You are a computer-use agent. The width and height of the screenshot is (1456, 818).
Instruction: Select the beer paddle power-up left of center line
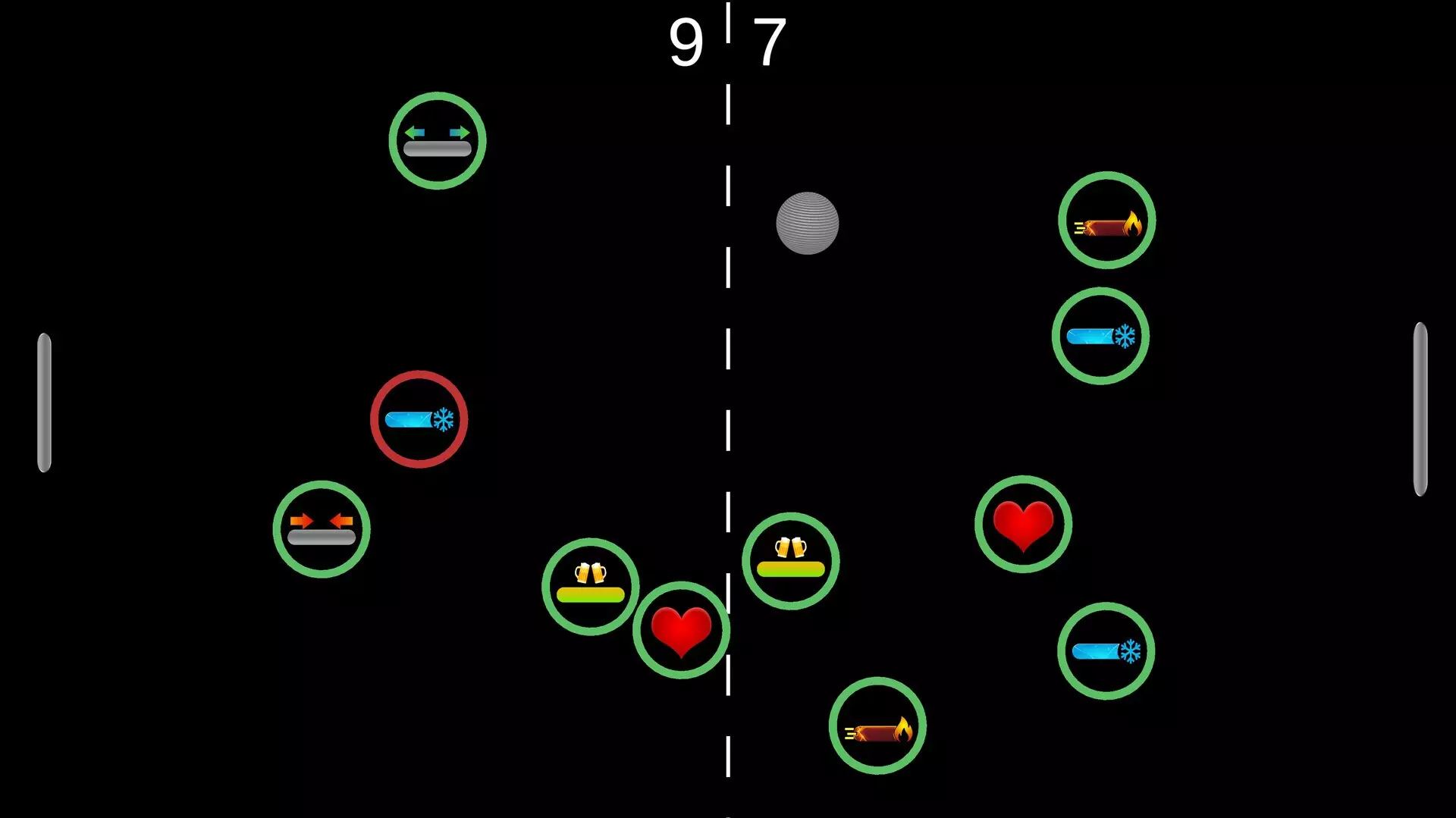click(x=591, y=585)
